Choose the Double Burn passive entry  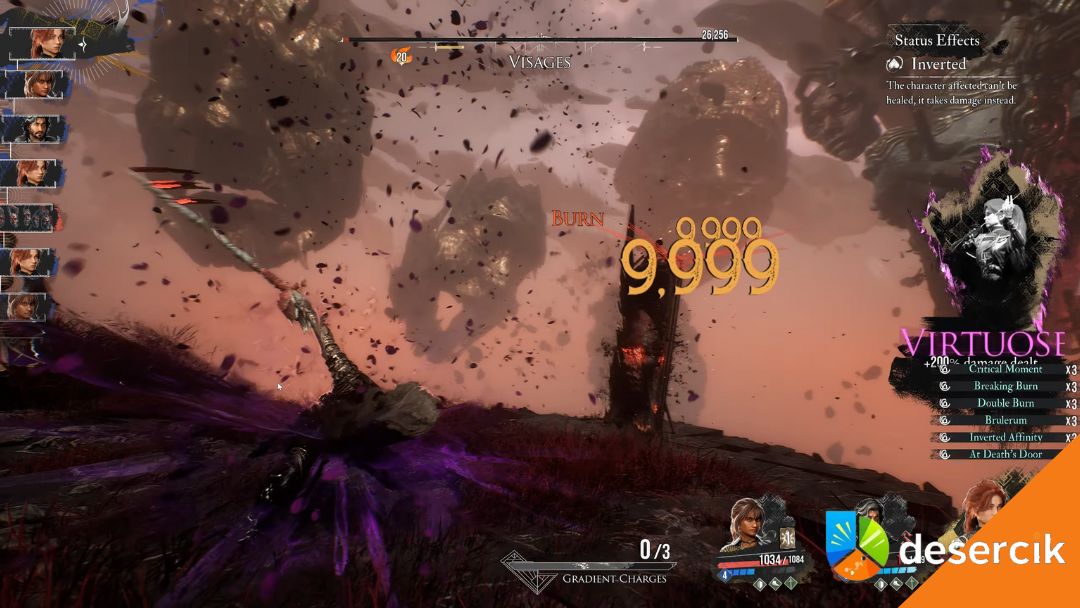tap(1005, 403)
